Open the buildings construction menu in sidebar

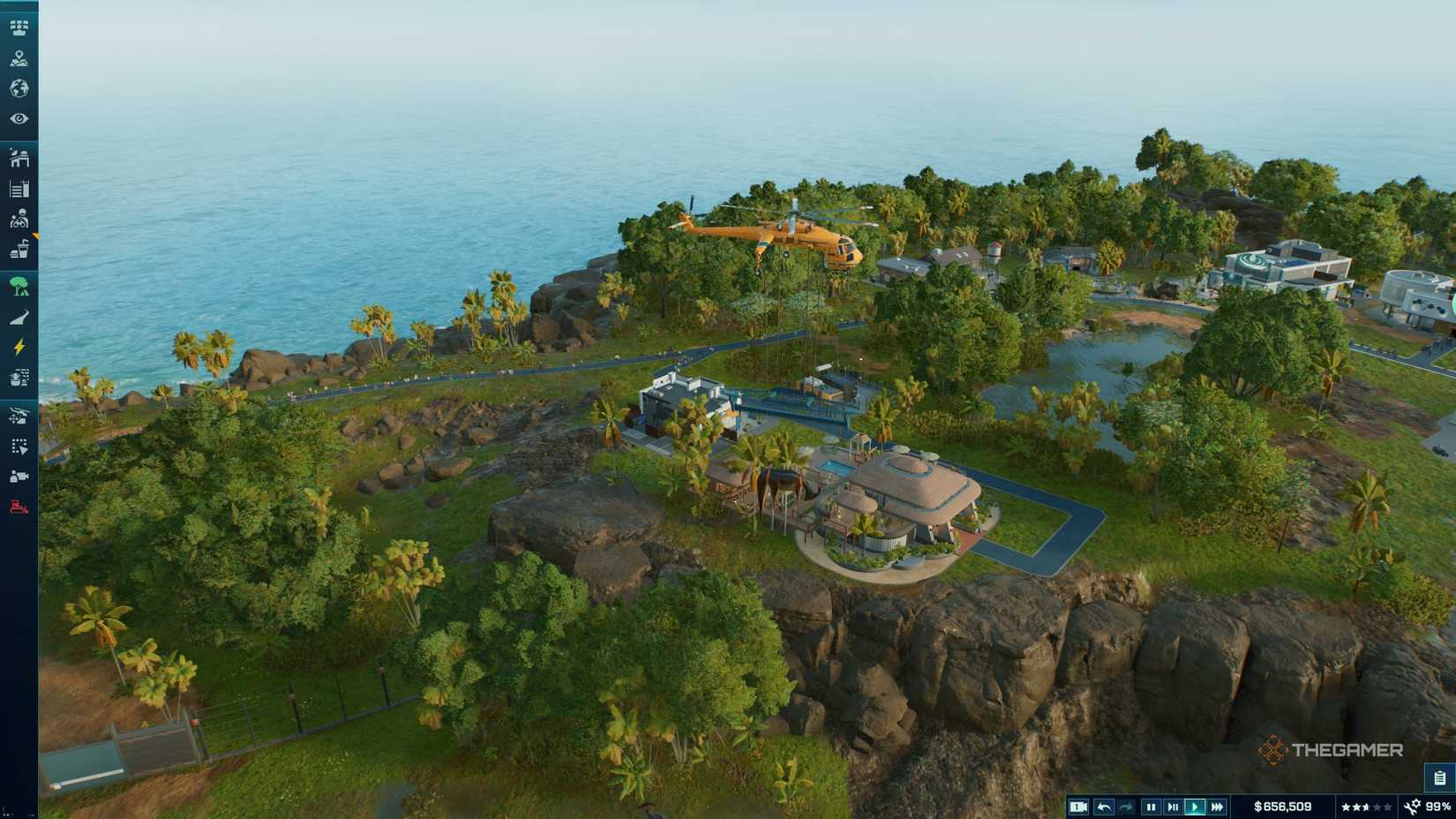tap(19, 160)
